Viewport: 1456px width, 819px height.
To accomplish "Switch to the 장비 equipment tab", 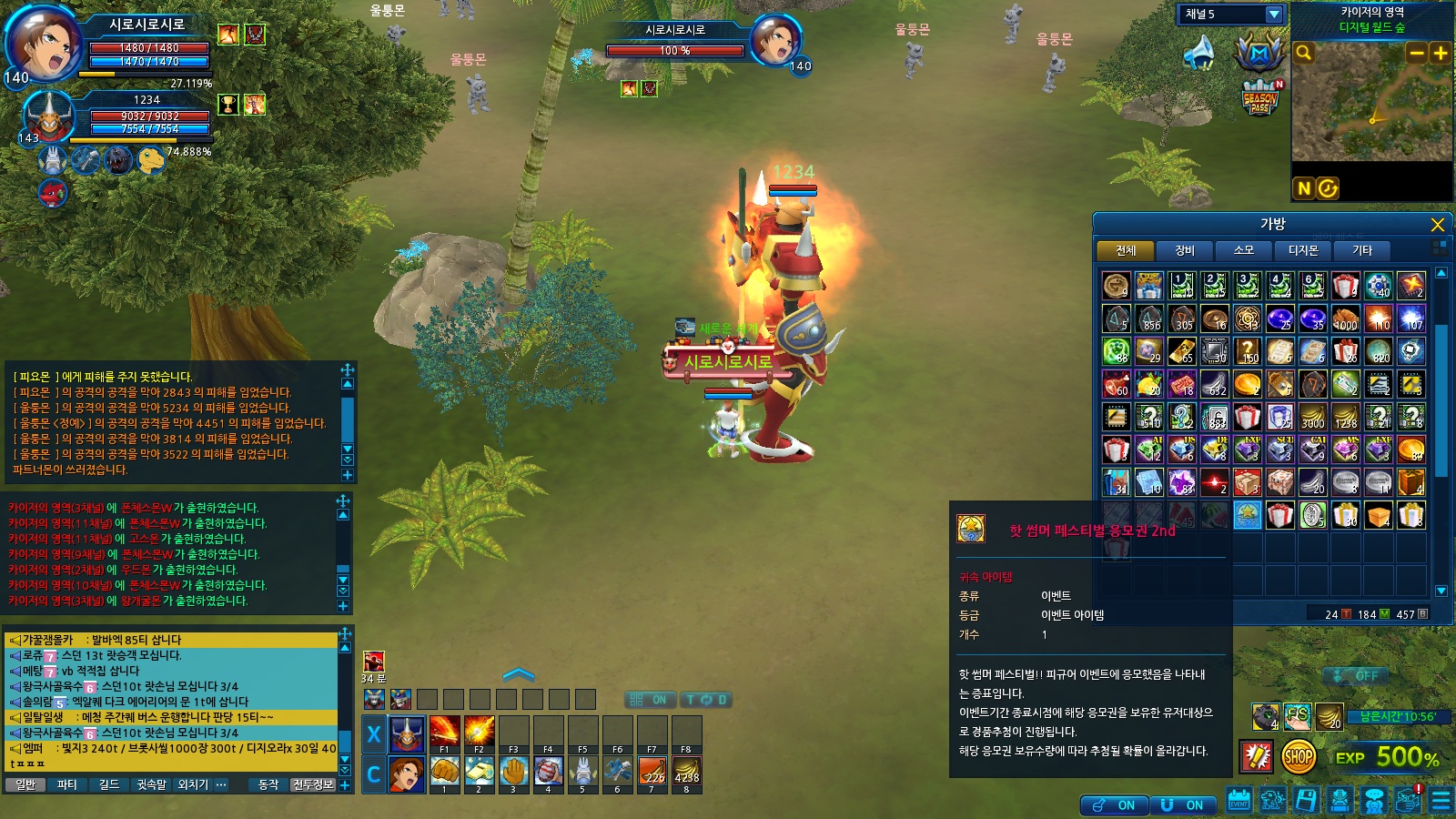I will pyautogui.click(x=1184, y=250).
